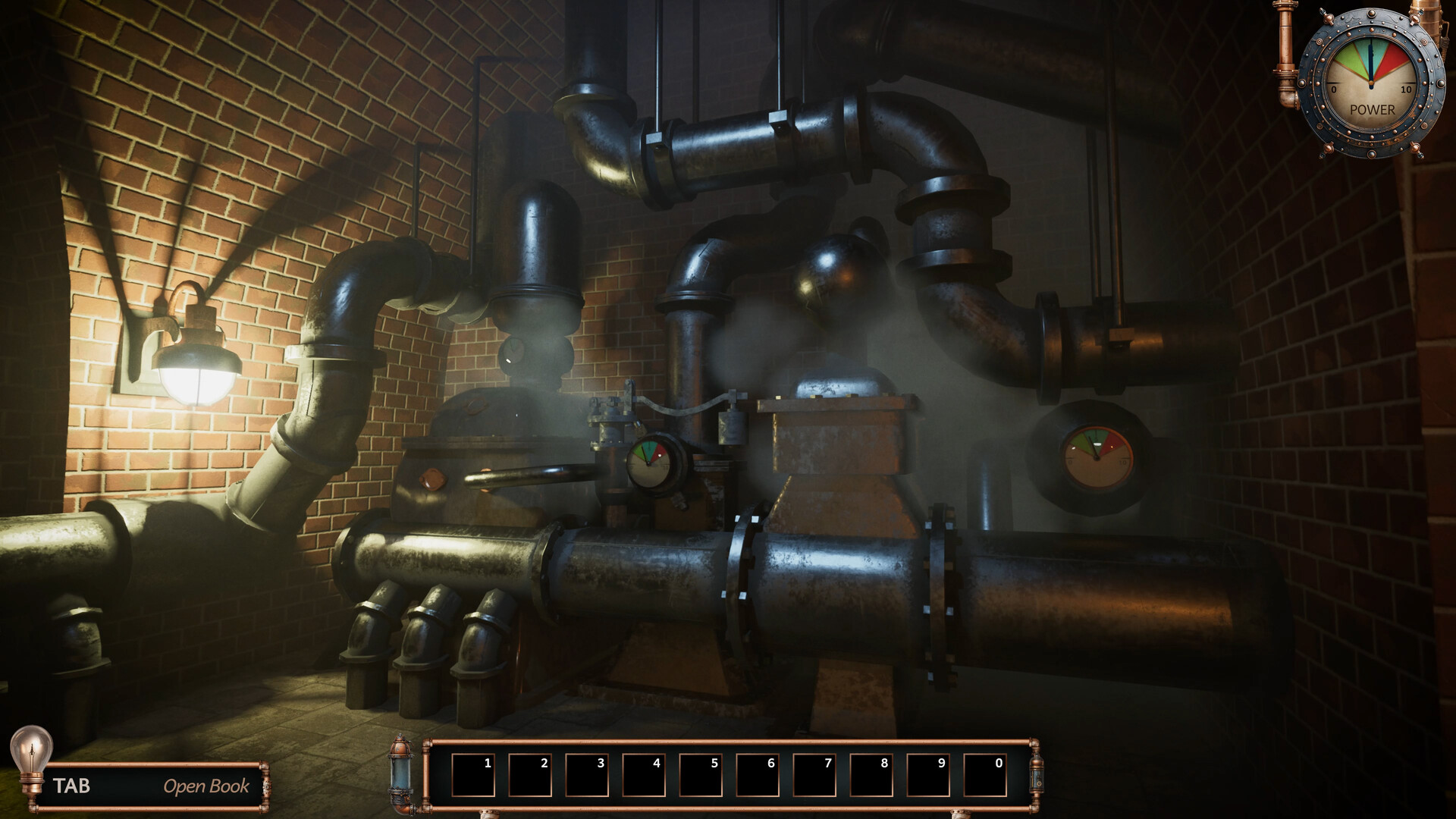Select the 10 marking on the POWER gauge
The height and width of the screenshot is (819, 1456).
[x=1407, y=88]
